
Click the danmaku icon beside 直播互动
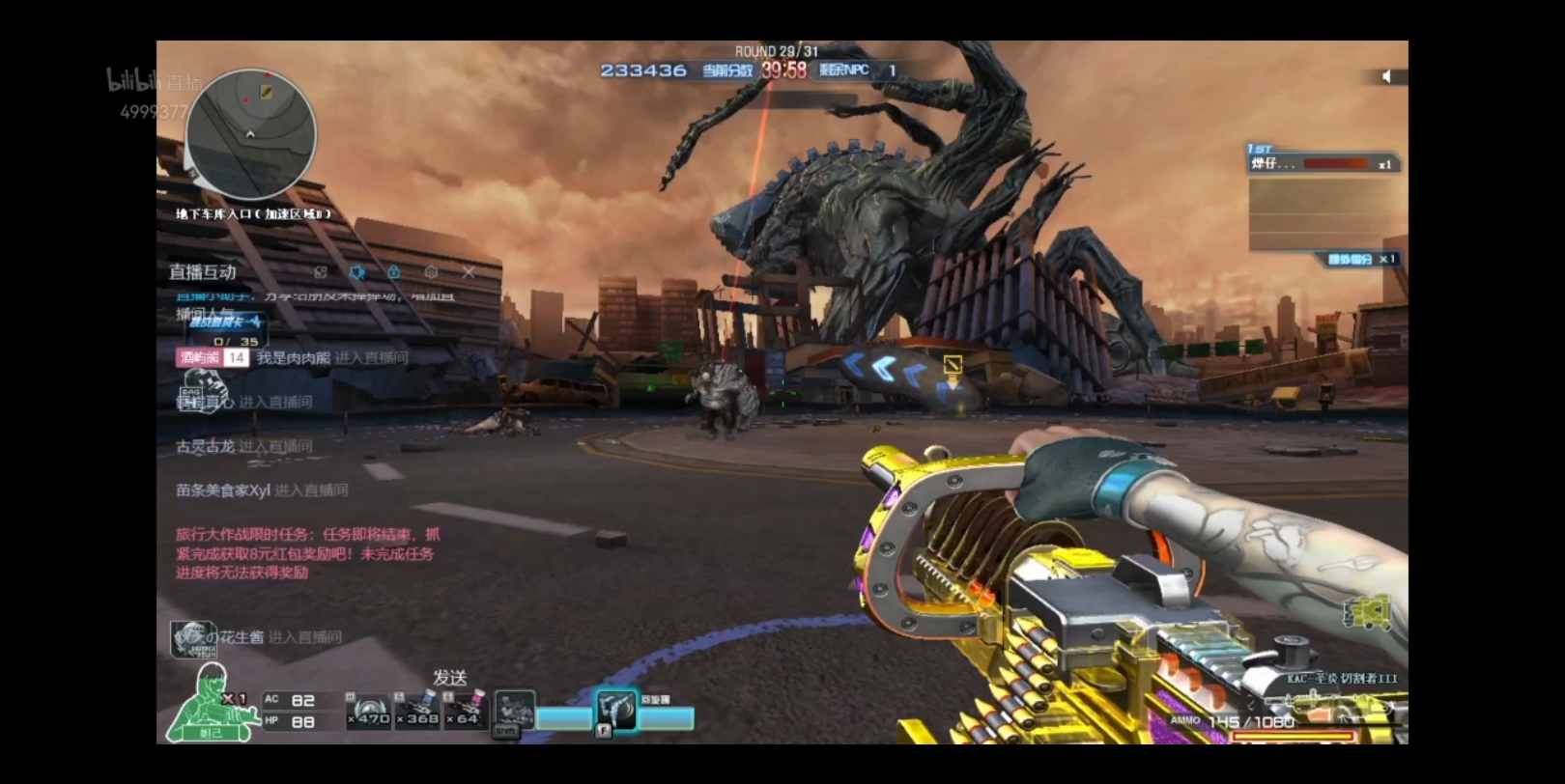321,272
